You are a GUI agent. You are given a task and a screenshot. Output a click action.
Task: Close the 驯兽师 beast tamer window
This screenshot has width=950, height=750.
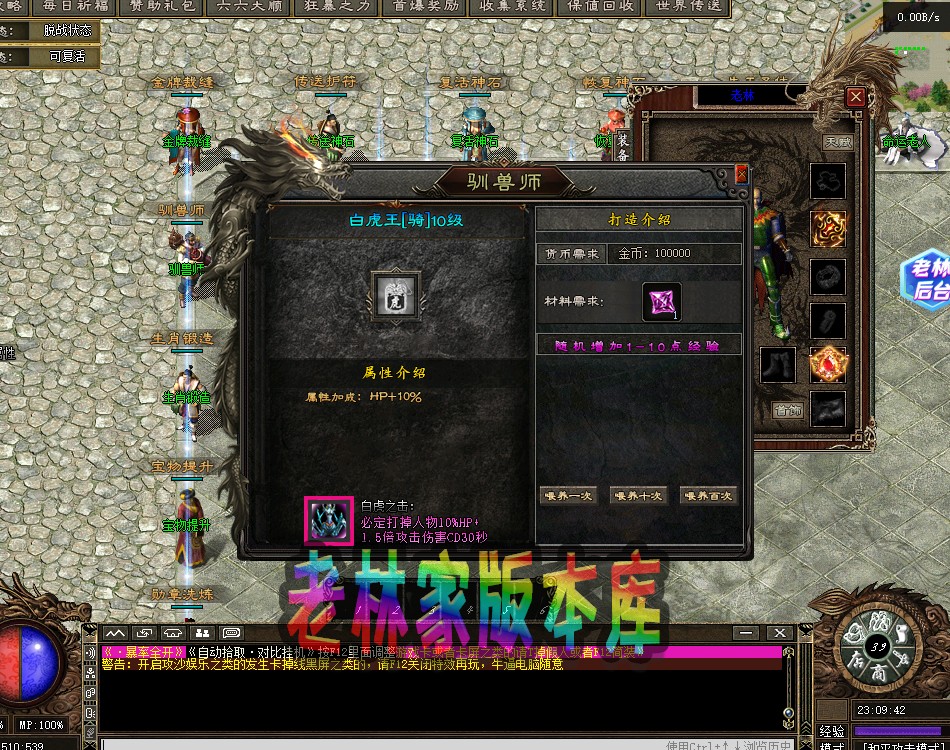pos(741,174)
